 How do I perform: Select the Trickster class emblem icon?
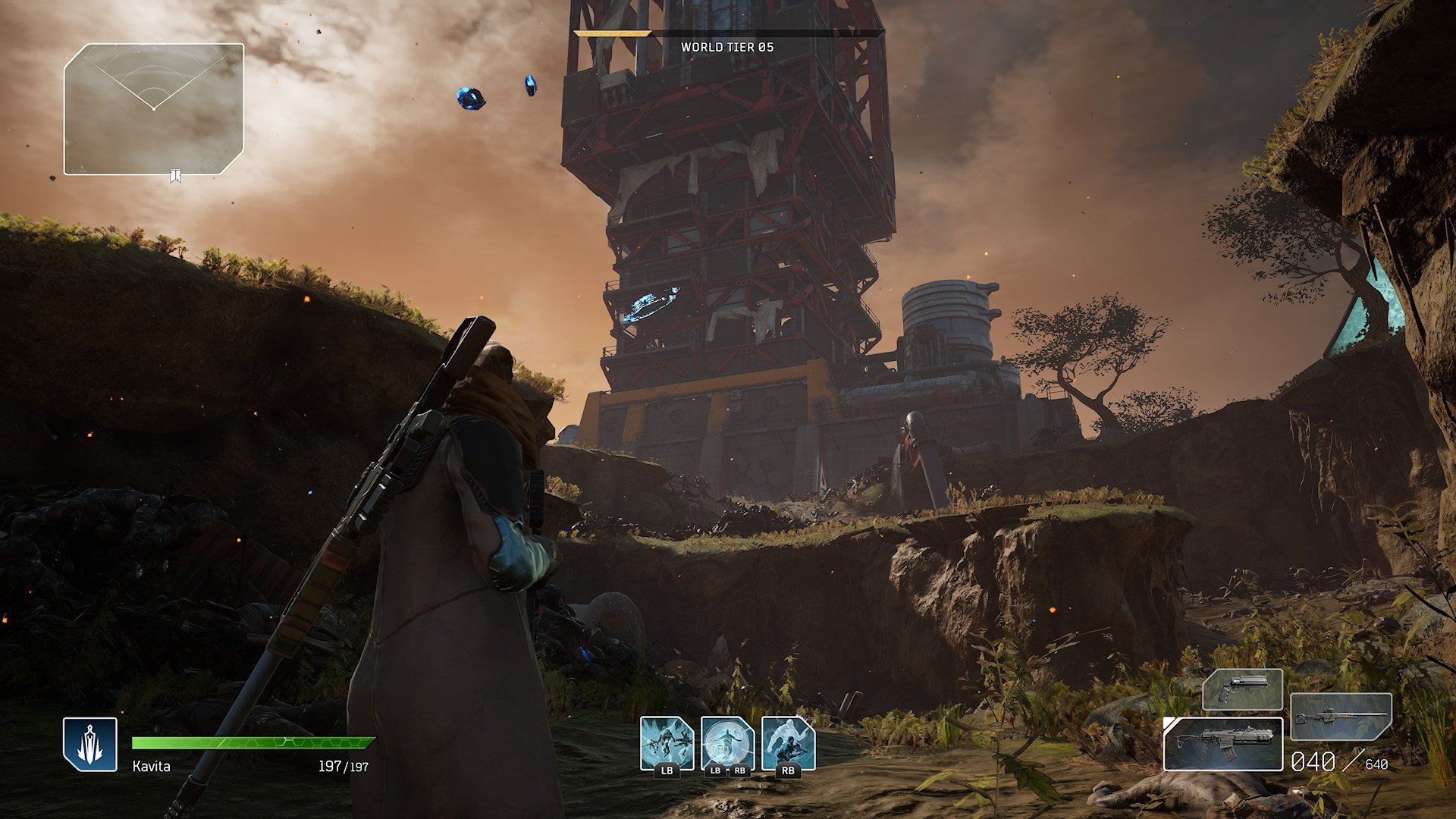pos(90,744)
